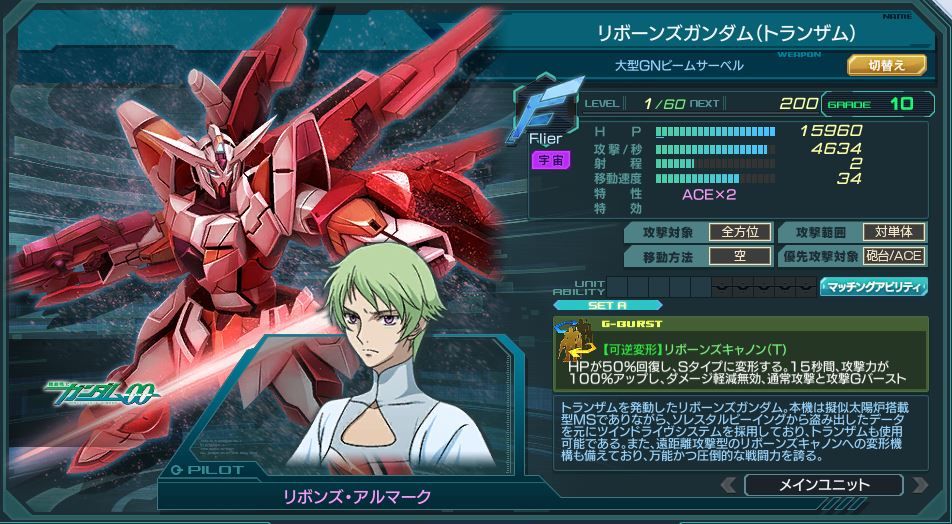Select the メインユニット main unit button
Image resolution: width=952 pixels, height=524 pixels.
point(823,485)
